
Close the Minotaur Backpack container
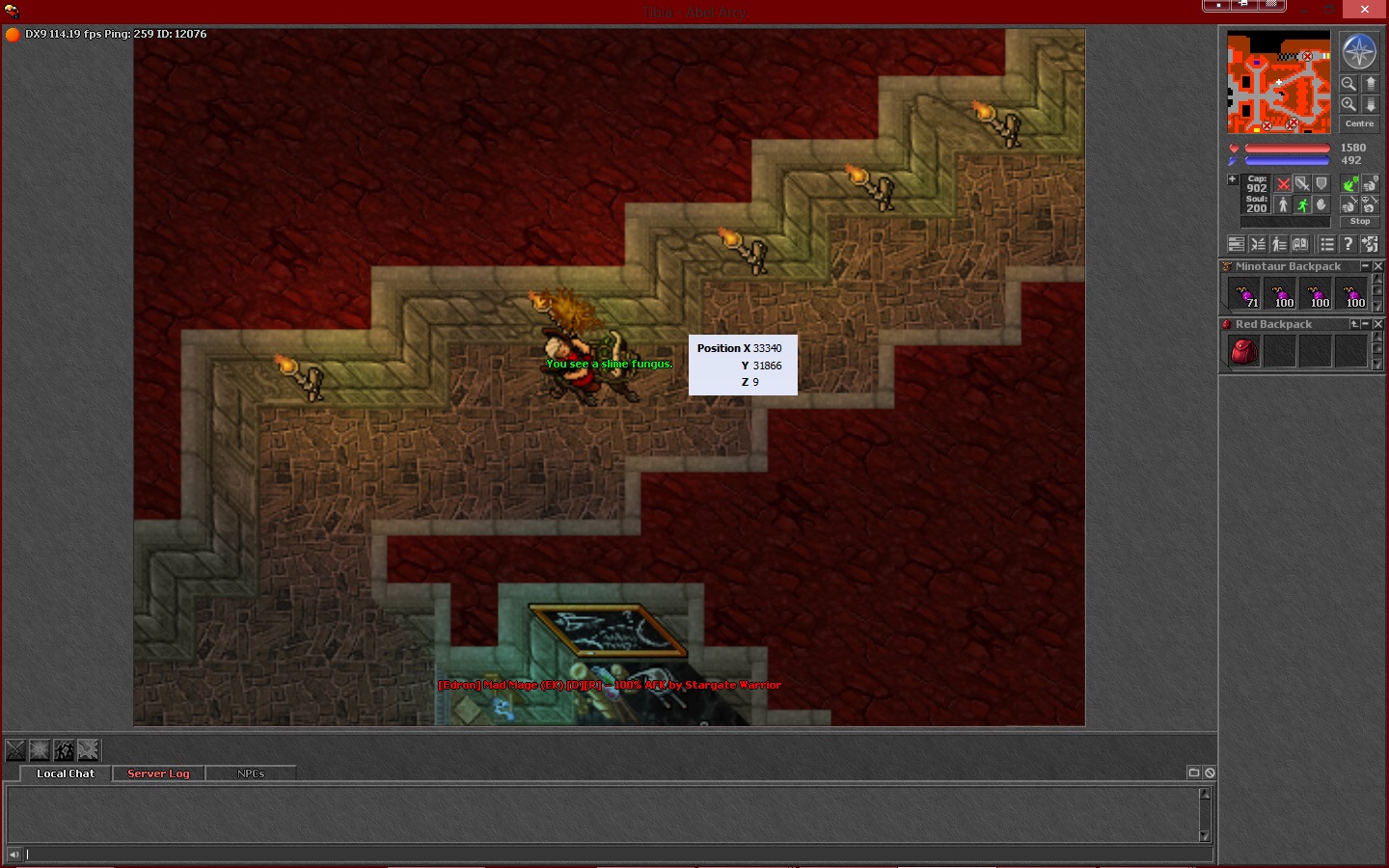(x=1378, y=266)
